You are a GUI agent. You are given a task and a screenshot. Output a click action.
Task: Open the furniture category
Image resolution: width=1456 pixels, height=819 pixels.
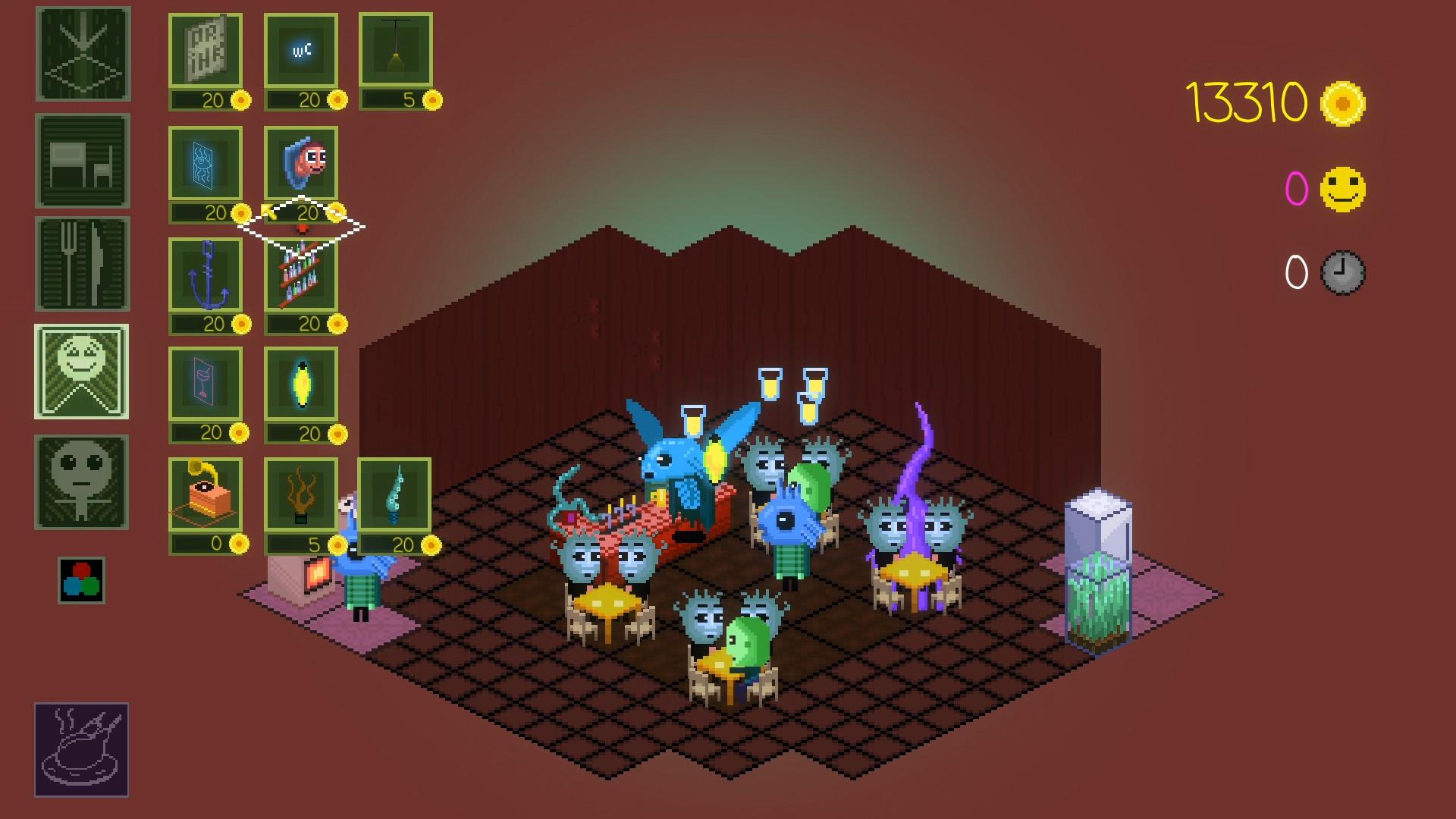click(x=82, y=159)
